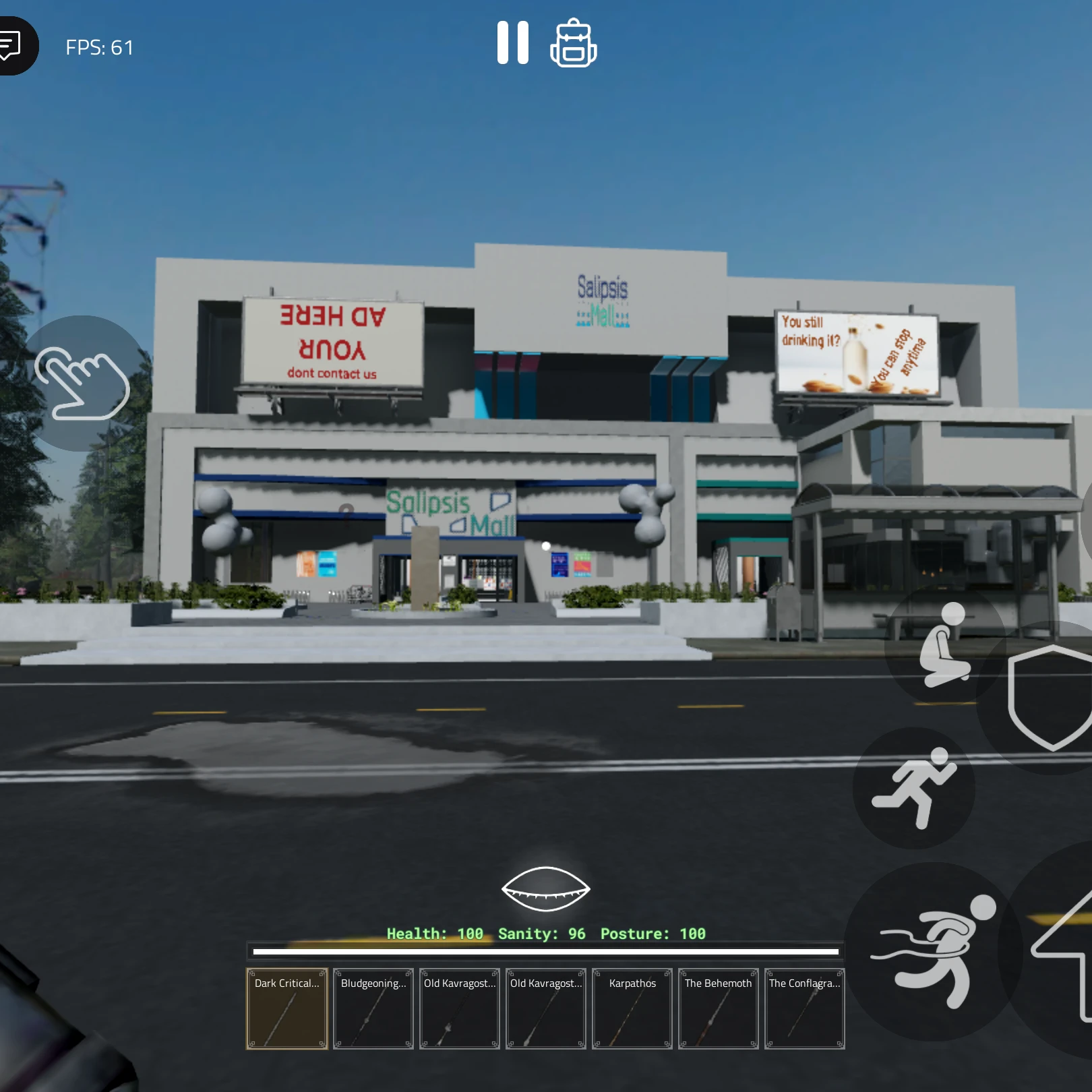Toggle the closed eye icon
This screenshot has width=1092, height=1092.
tap(545, 888)
